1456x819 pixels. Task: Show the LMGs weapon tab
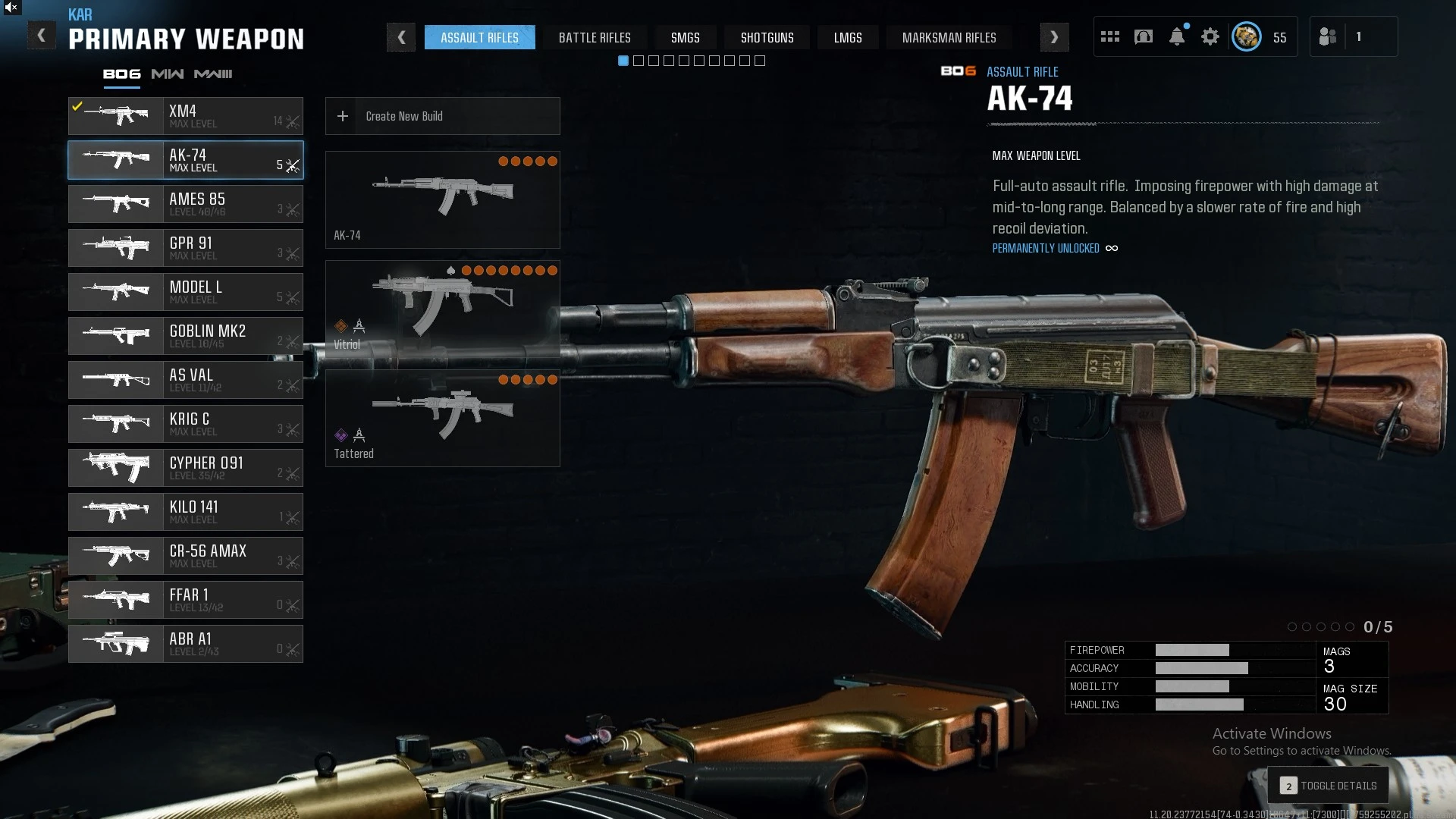[x=848, y=37]
